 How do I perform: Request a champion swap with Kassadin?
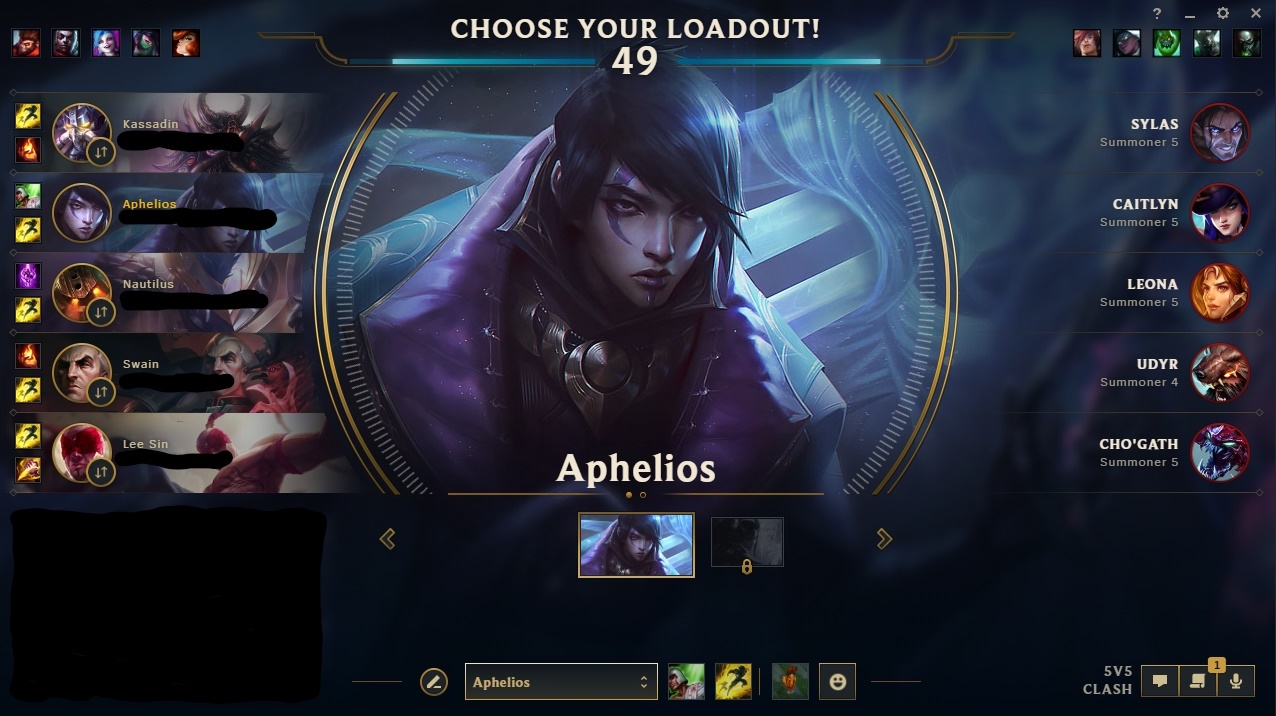tap(100, 152)
